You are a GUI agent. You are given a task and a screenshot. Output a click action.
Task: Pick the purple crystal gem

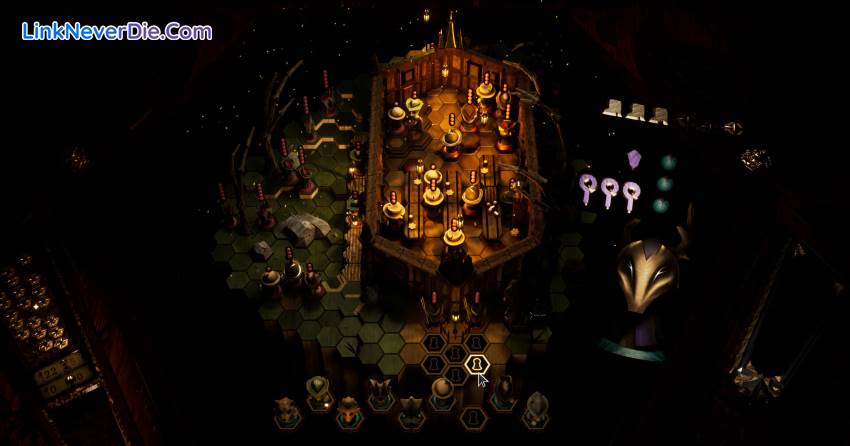pyautogui.click(x=633, y=158)
